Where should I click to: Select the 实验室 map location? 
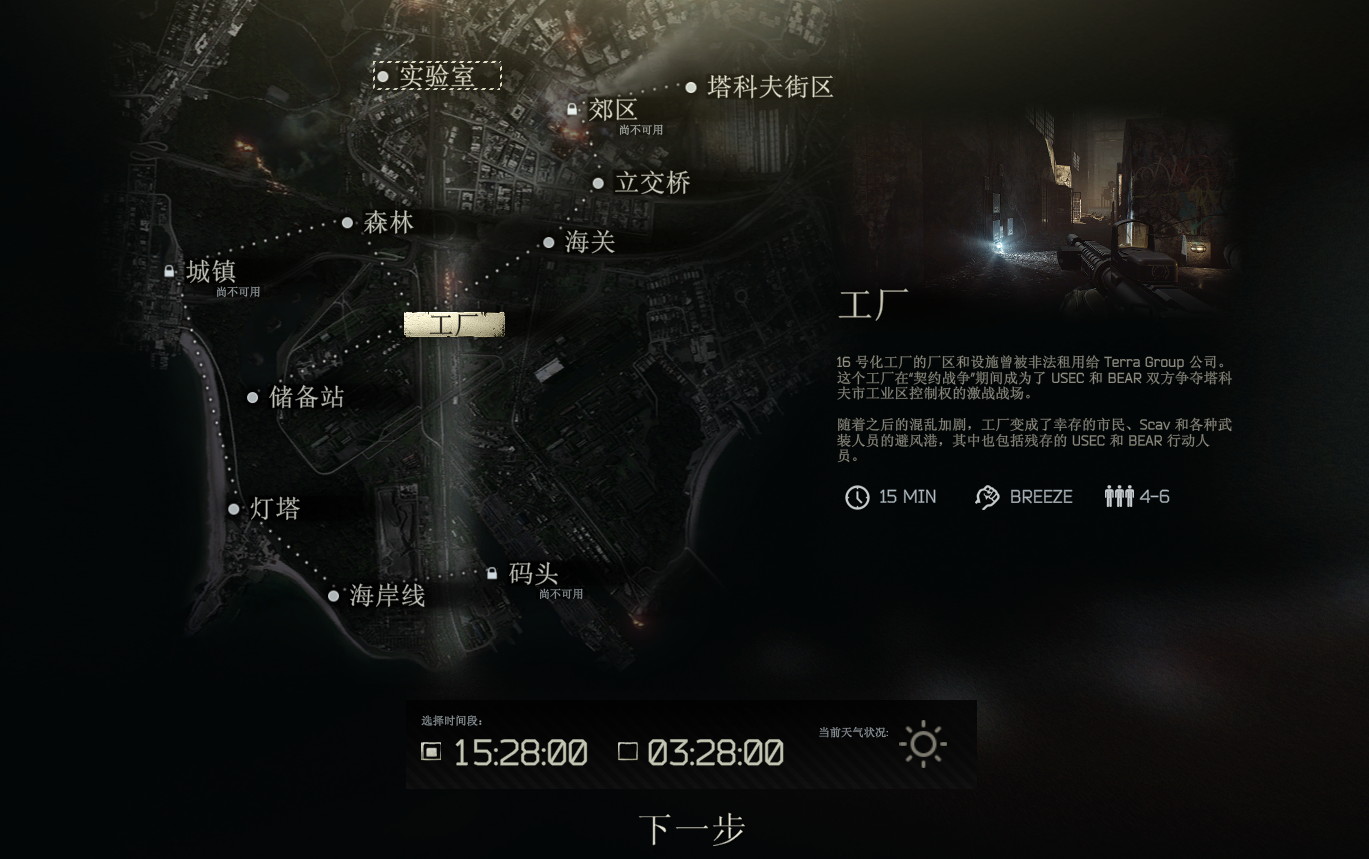click(437, 76)
